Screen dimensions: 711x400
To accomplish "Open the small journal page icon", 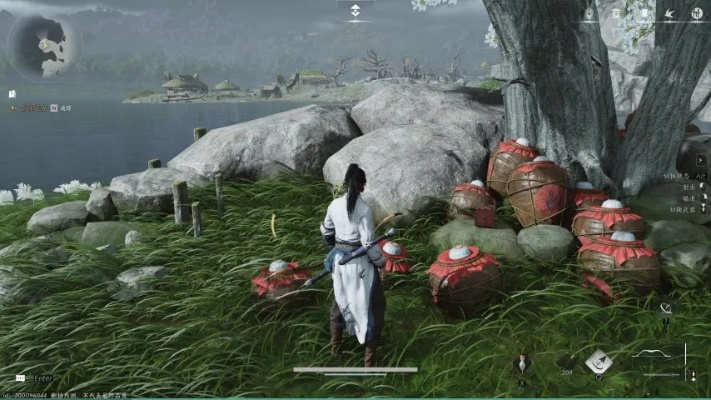I will [12, 94].
